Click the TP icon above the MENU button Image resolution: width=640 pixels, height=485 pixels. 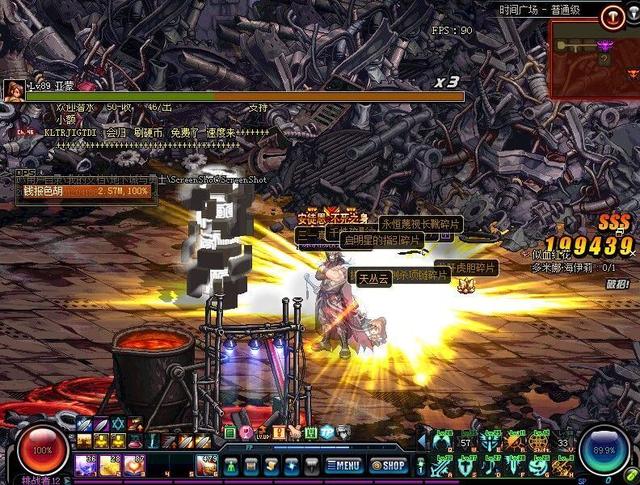click(x=326, y=432)
